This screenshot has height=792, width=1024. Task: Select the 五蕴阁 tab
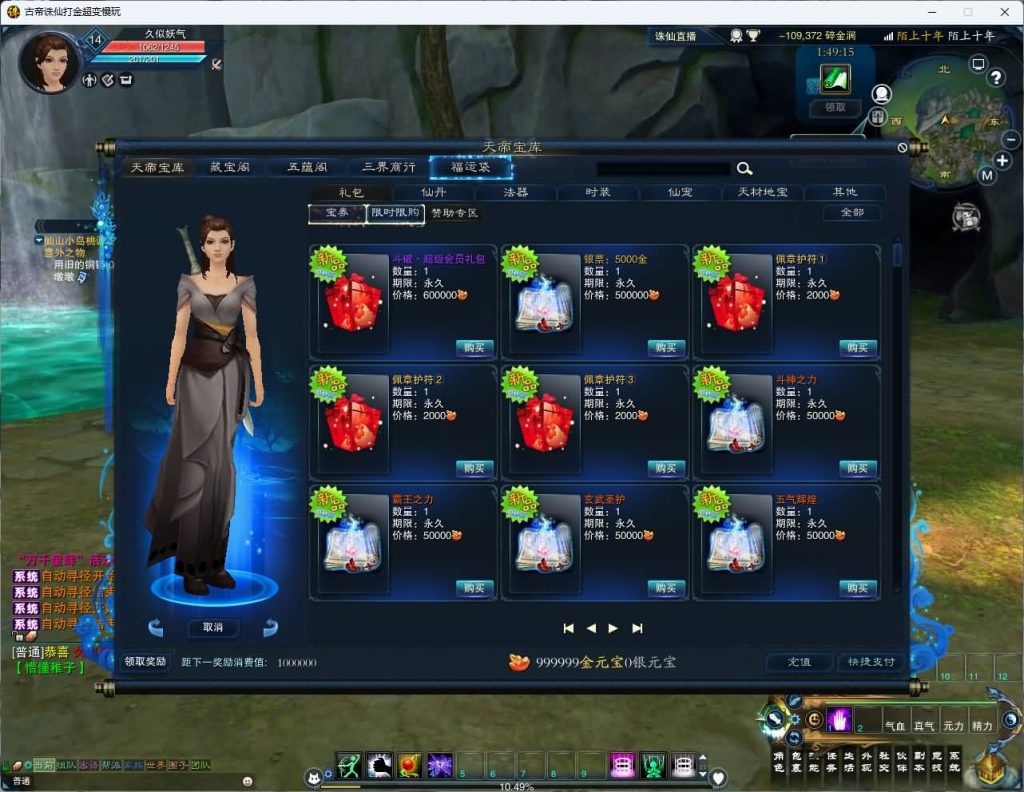[308, 167]
